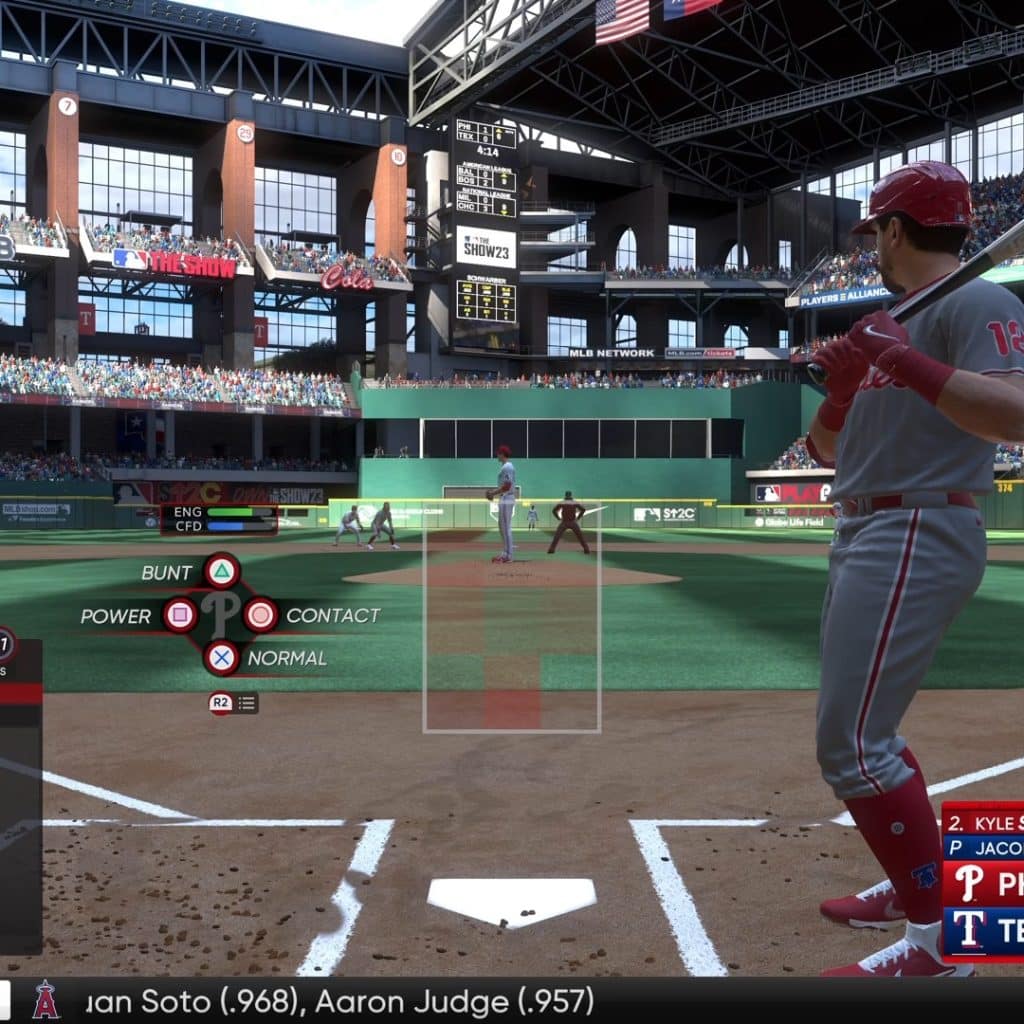Select the Normal swing option
The image size is (1024, 1024).
click(x=221, y=658)
